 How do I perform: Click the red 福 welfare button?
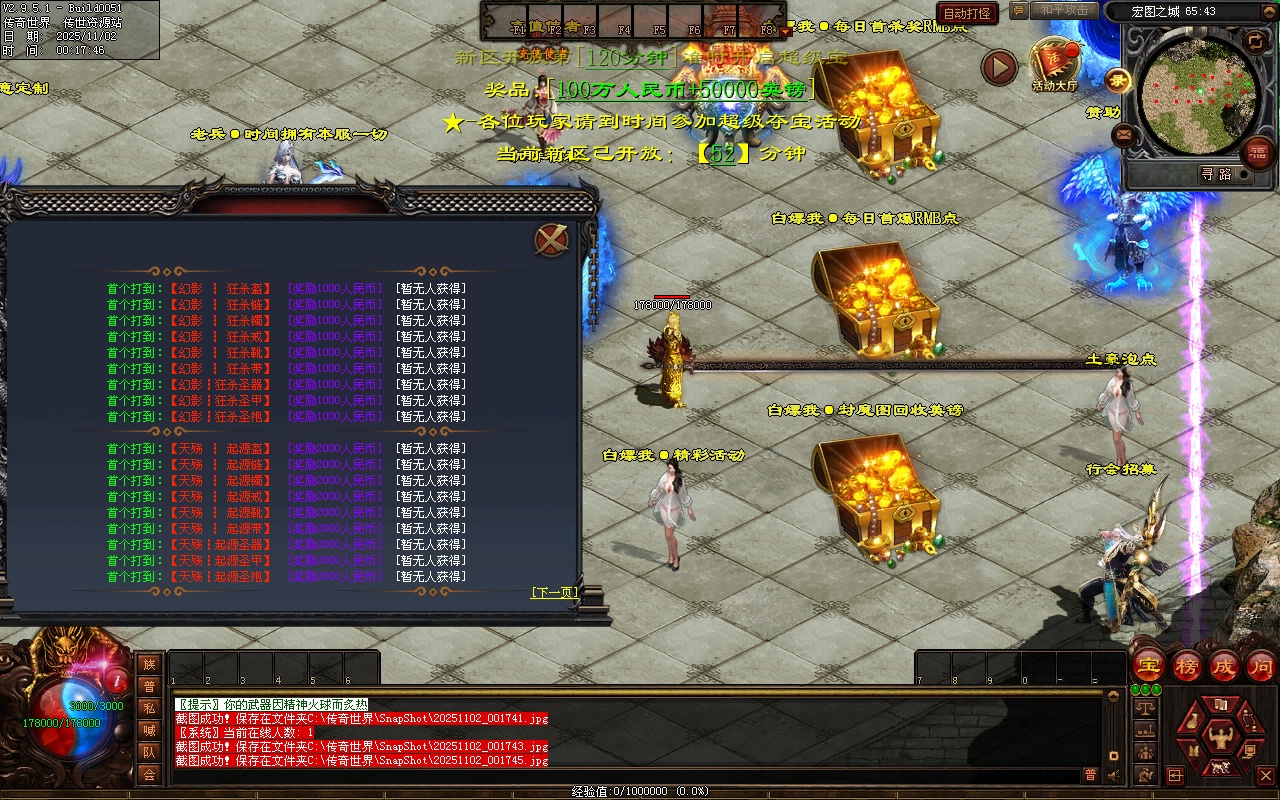pyautogui.click(x=1258, y=152)
